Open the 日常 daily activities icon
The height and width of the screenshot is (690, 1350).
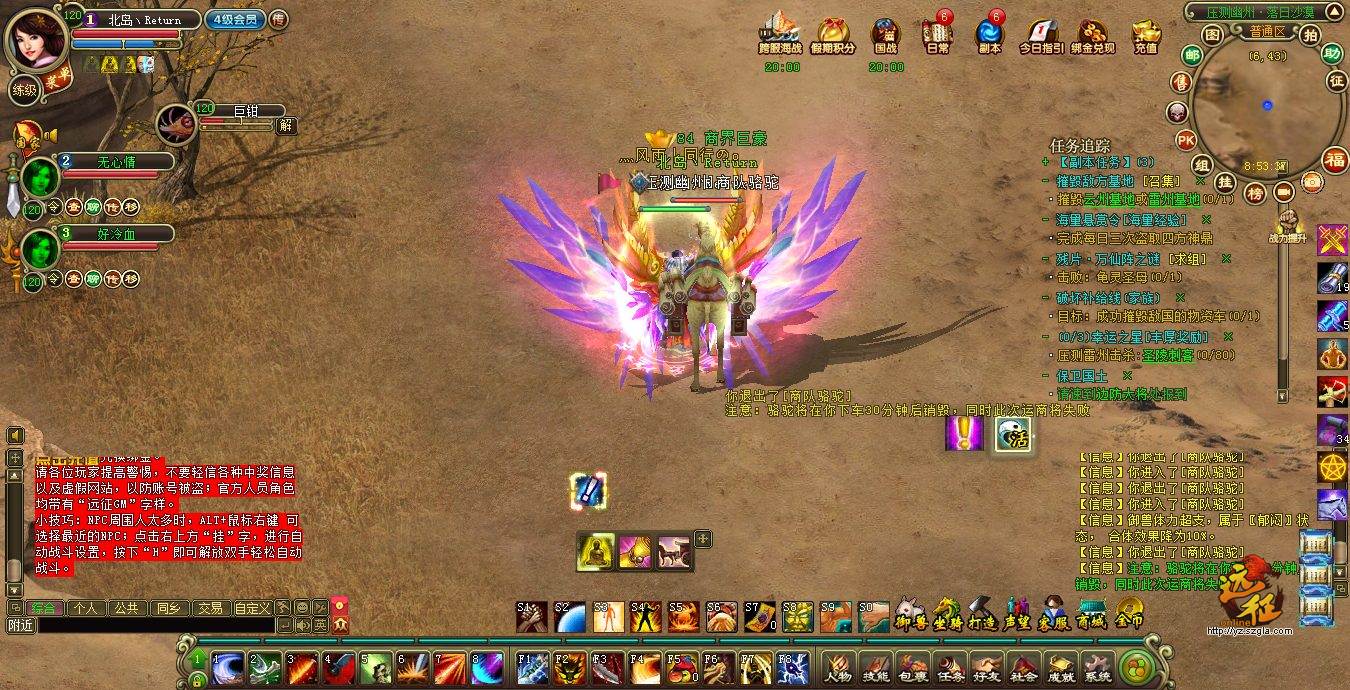[x=936, y=35]
